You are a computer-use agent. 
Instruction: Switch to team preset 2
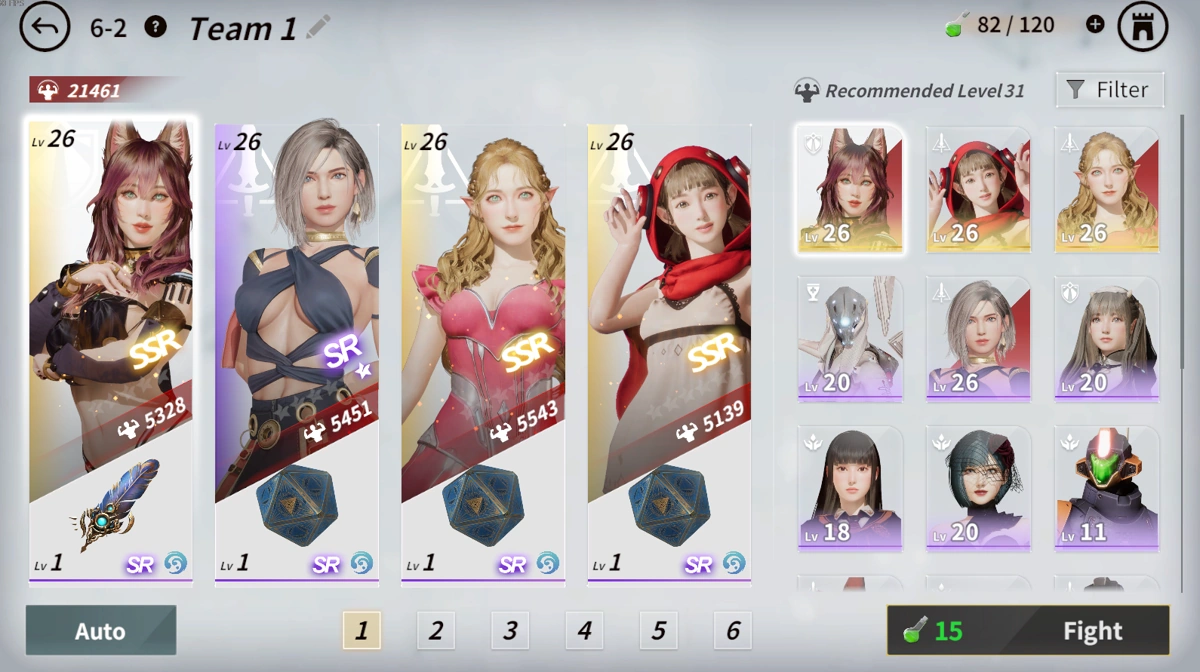pyautogui.click(x=436, y=630)
